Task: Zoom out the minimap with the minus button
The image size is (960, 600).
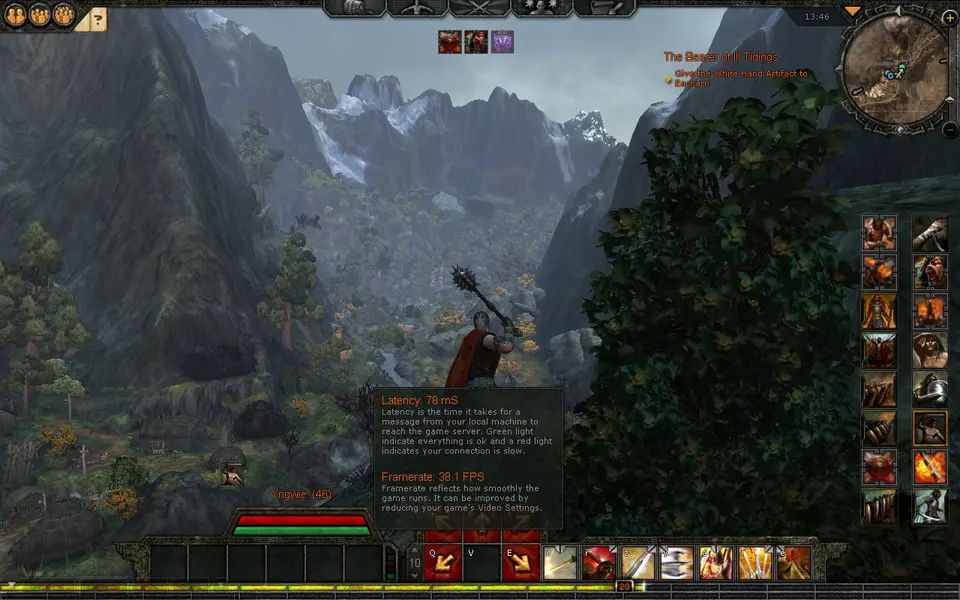Action: 948,128
